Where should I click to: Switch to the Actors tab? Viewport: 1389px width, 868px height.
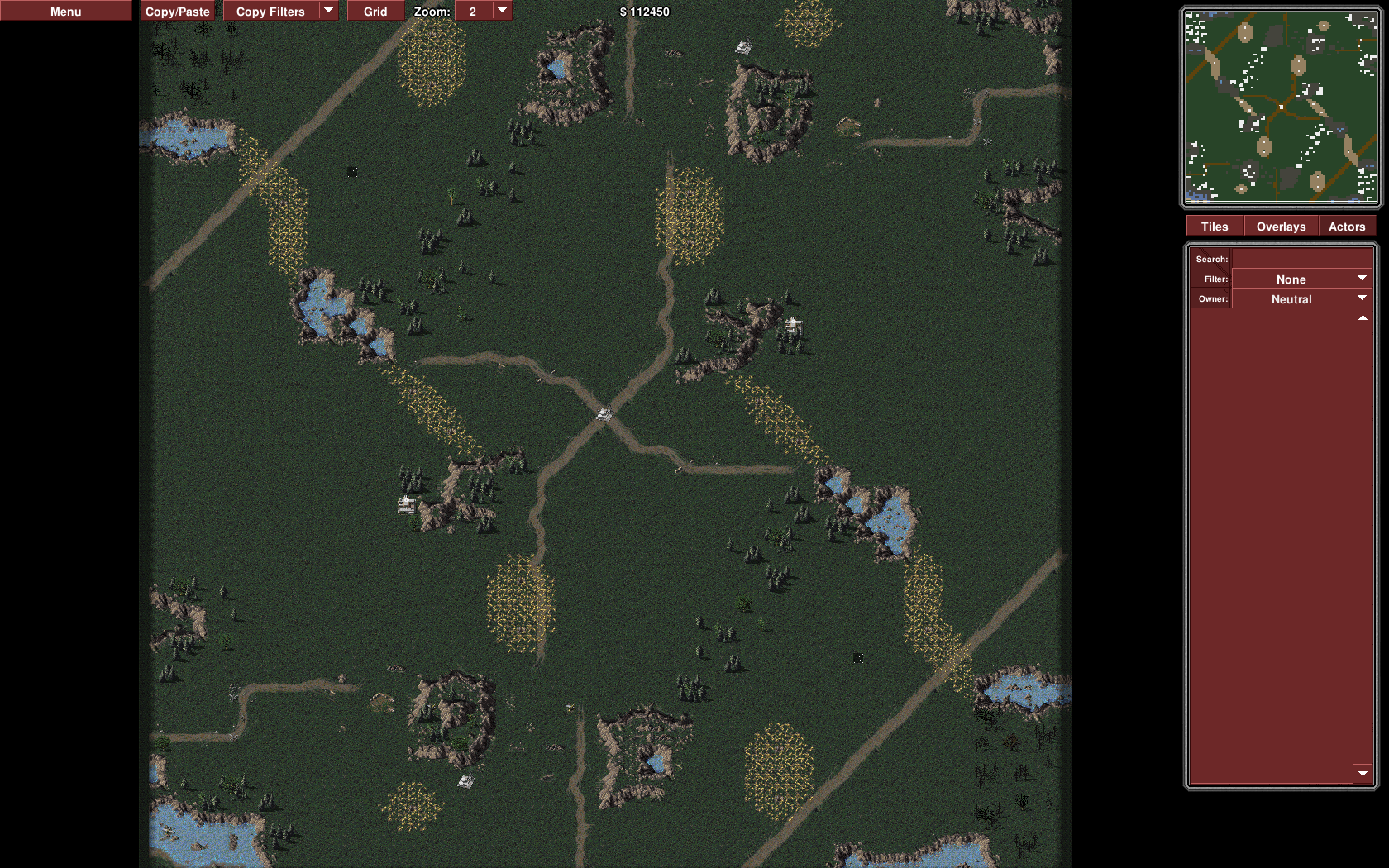[x=1346, y=227]
